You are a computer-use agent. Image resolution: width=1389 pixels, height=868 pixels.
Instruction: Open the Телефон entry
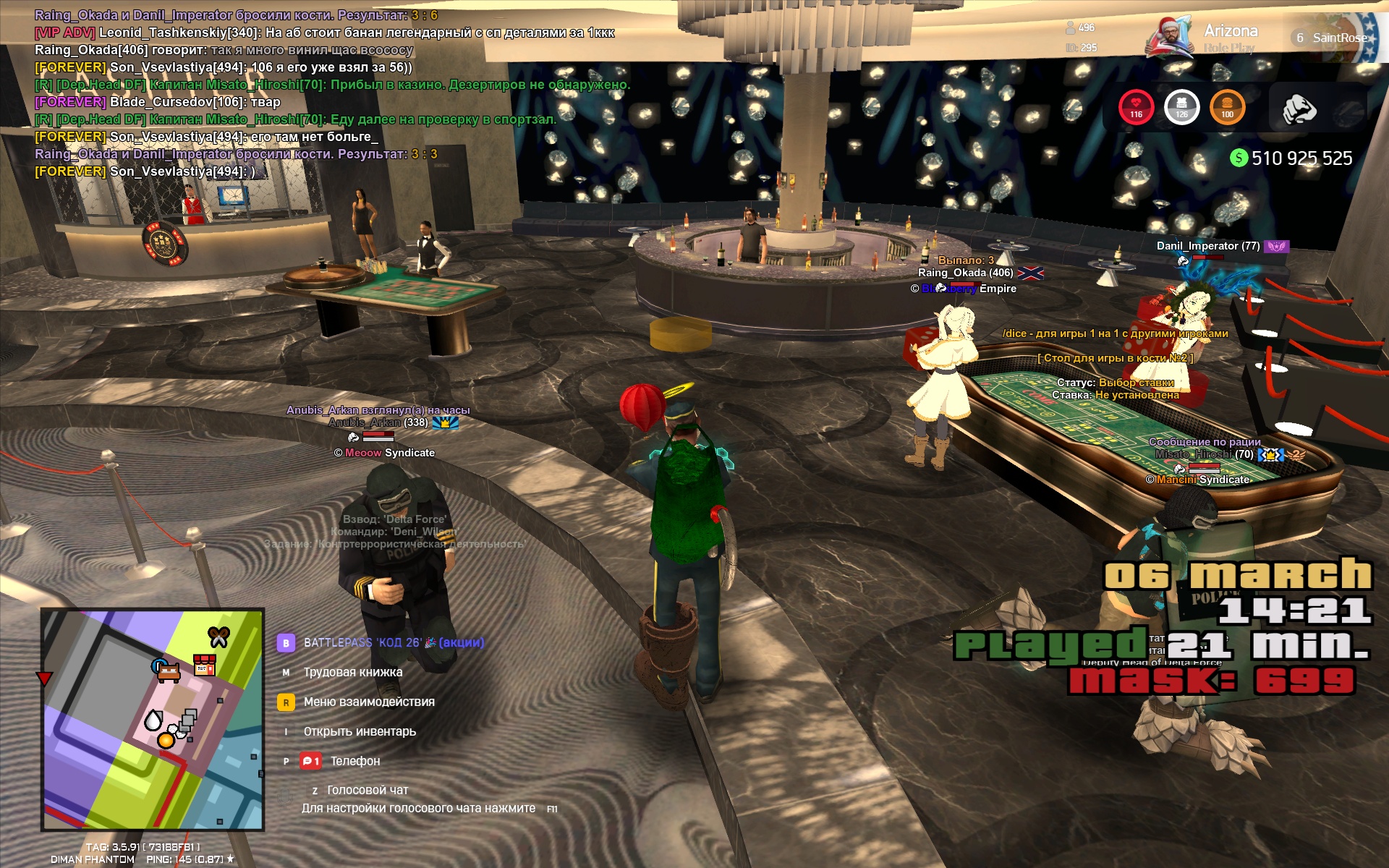pyautogui.click(x=354, y=761)
